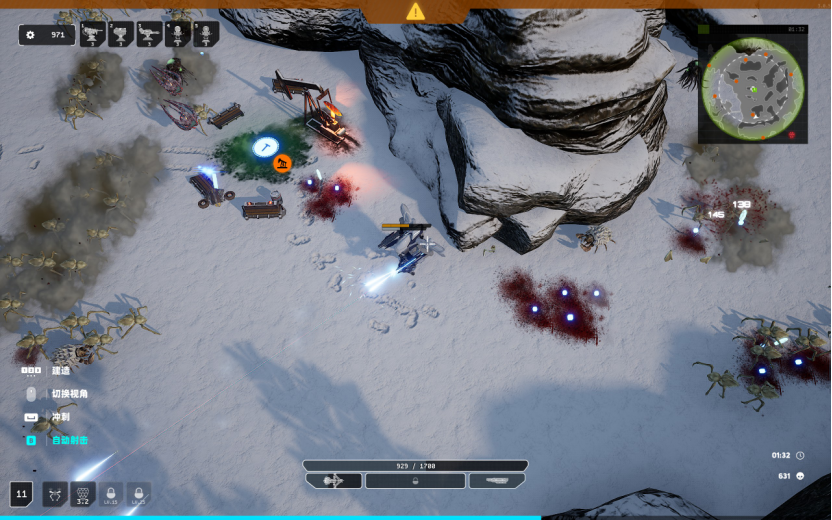Select the left weapon slot under the health bar

click(334, 481)
